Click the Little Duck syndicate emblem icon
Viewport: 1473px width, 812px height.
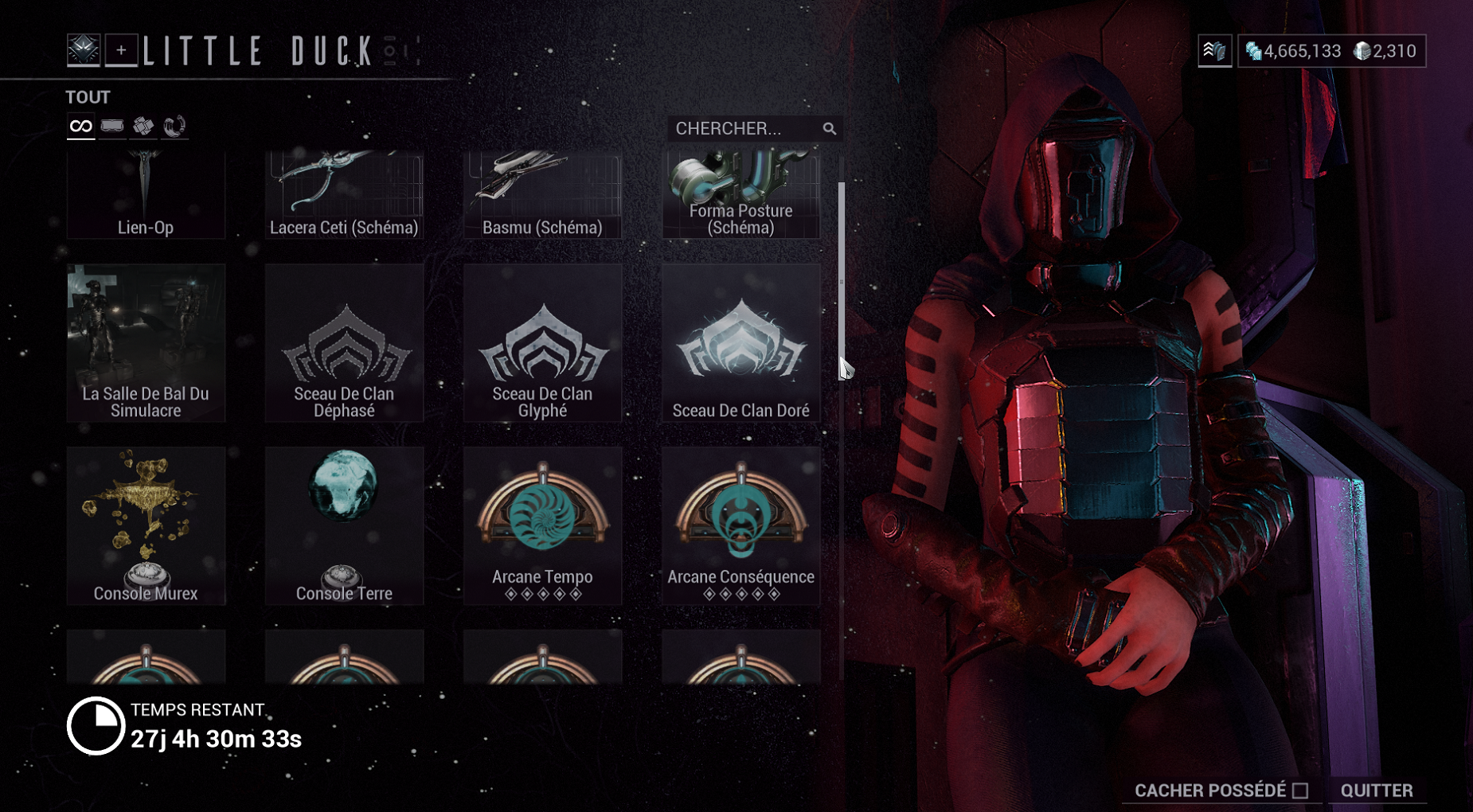coord(84,49)
